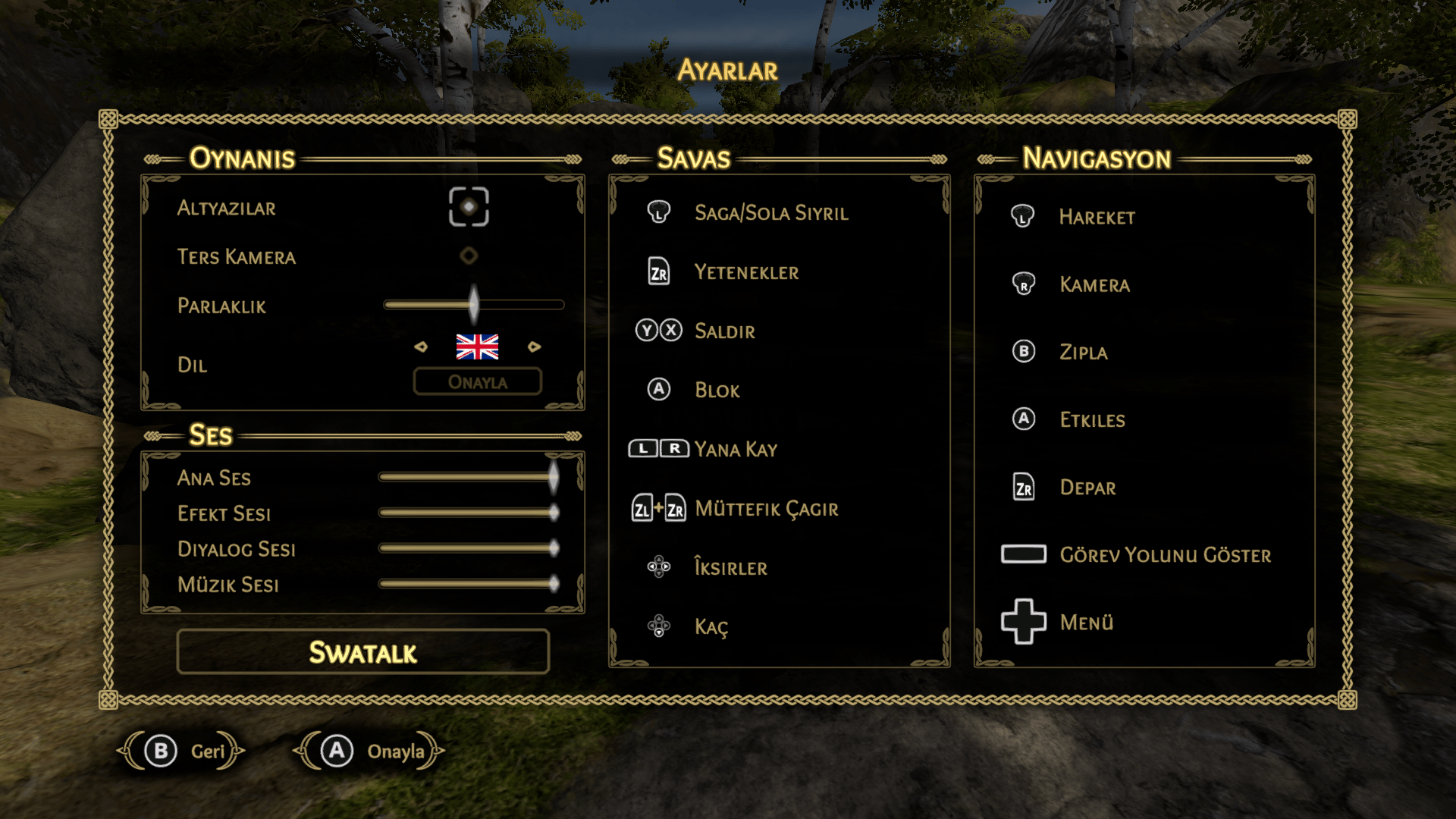Screen dimensions: 1456x819
Task: Click the Onayla button under the flag
Action: (x=477, y=381)
